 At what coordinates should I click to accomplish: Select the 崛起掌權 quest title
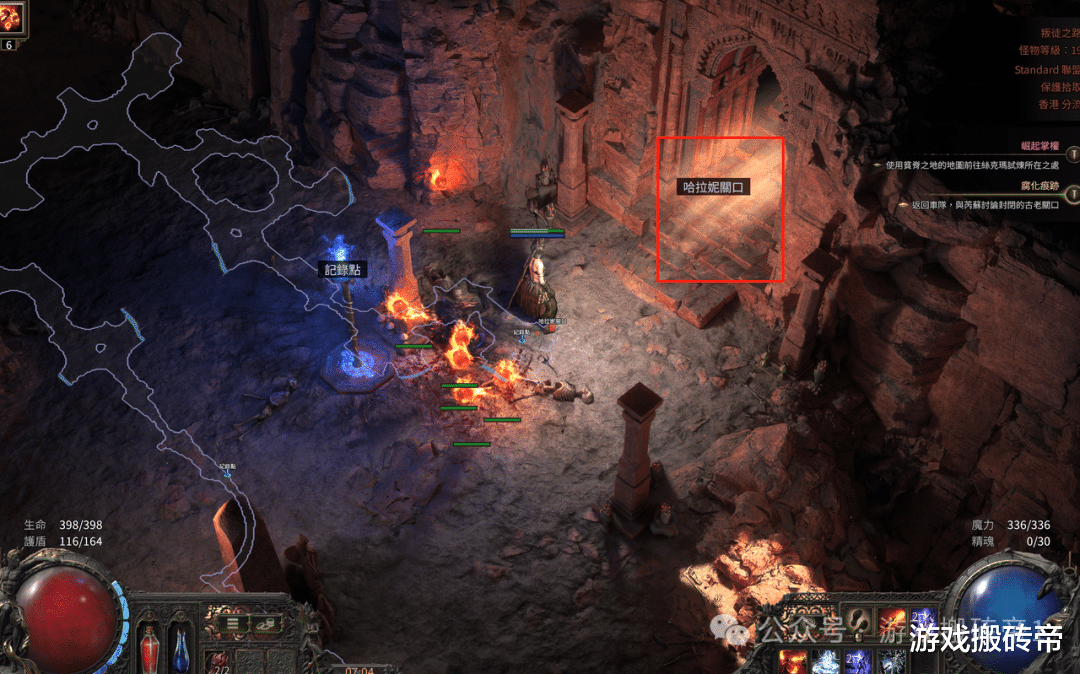pos(1040,146)
